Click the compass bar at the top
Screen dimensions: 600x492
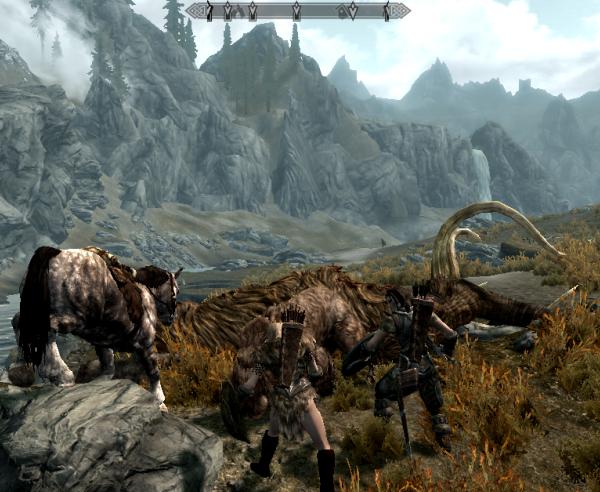click(x=297, y=11)
